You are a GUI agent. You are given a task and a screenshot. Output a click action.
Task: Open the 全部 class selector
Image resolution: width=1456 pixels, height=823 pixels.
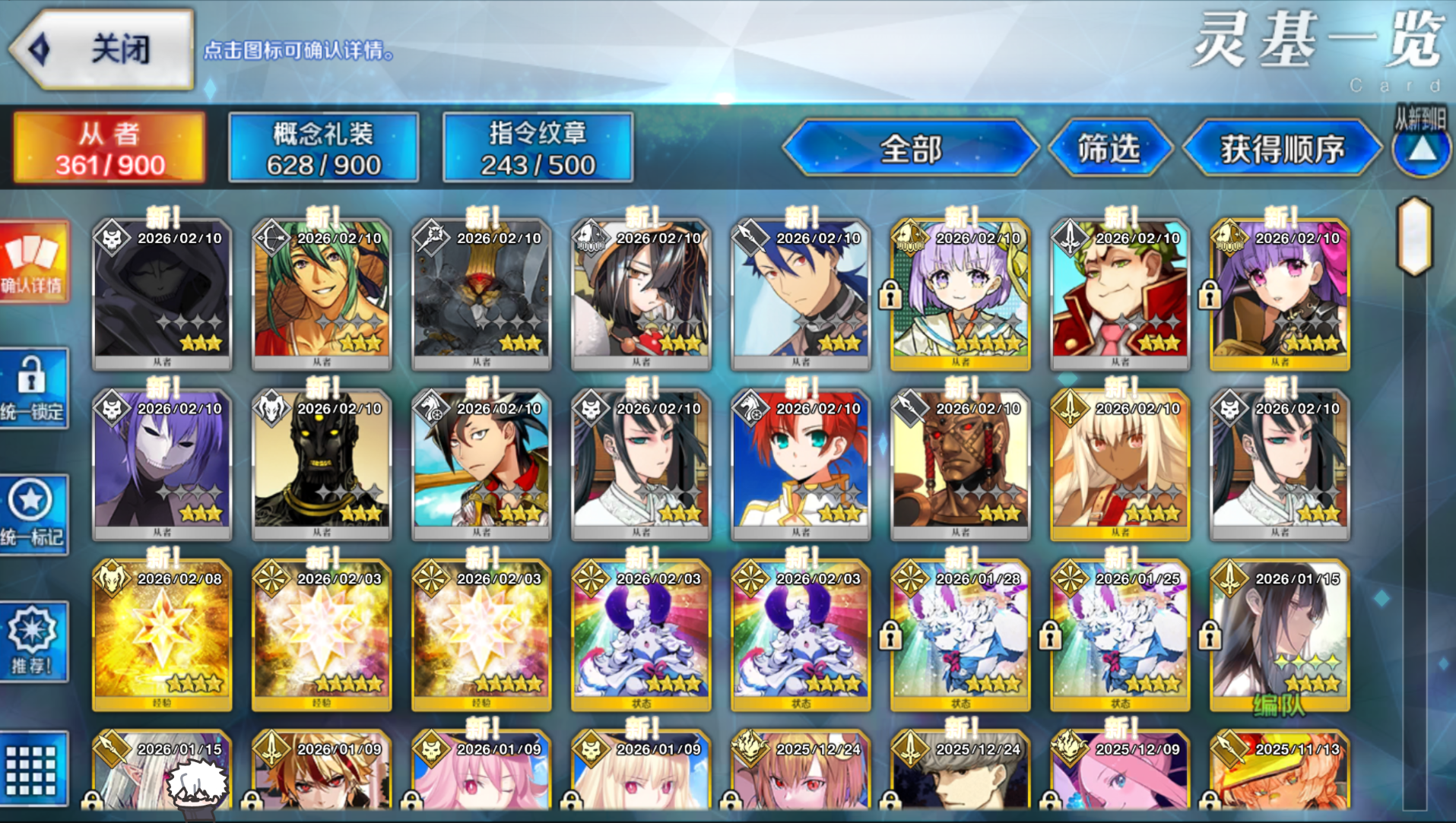click(x=910, y=148)
